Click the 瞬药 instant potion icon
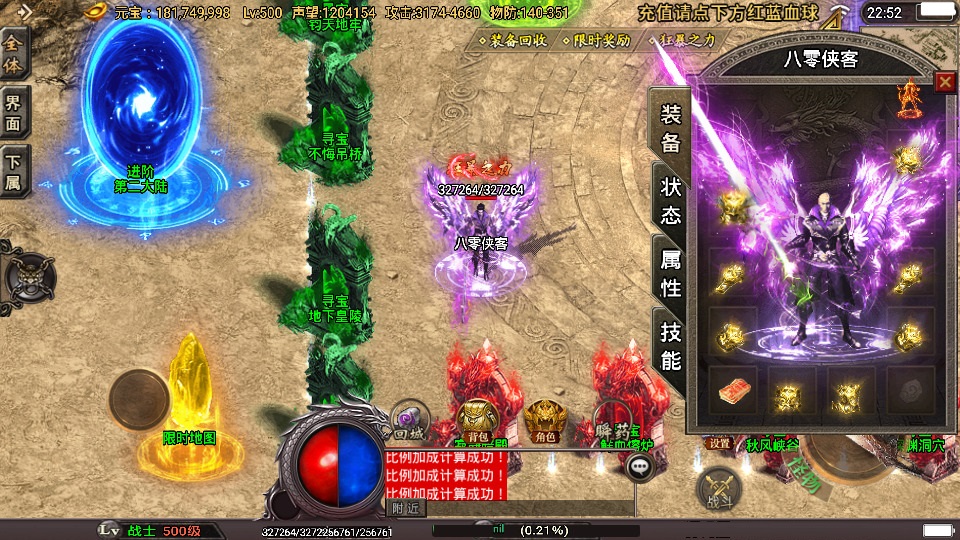960x540 pixels. click(x=611, y=420)
